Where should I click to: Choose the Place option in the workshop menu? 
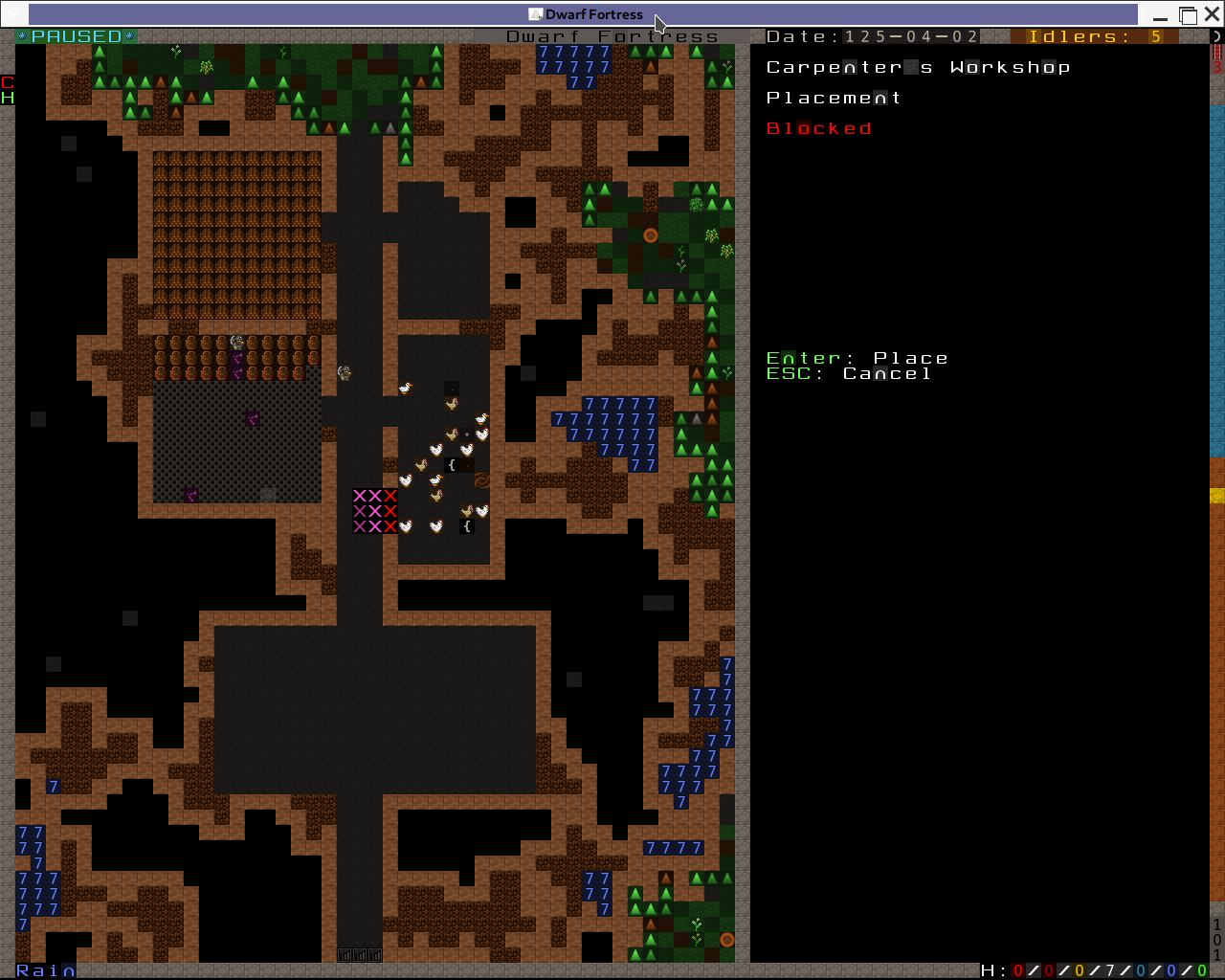[x=909, y=358]
